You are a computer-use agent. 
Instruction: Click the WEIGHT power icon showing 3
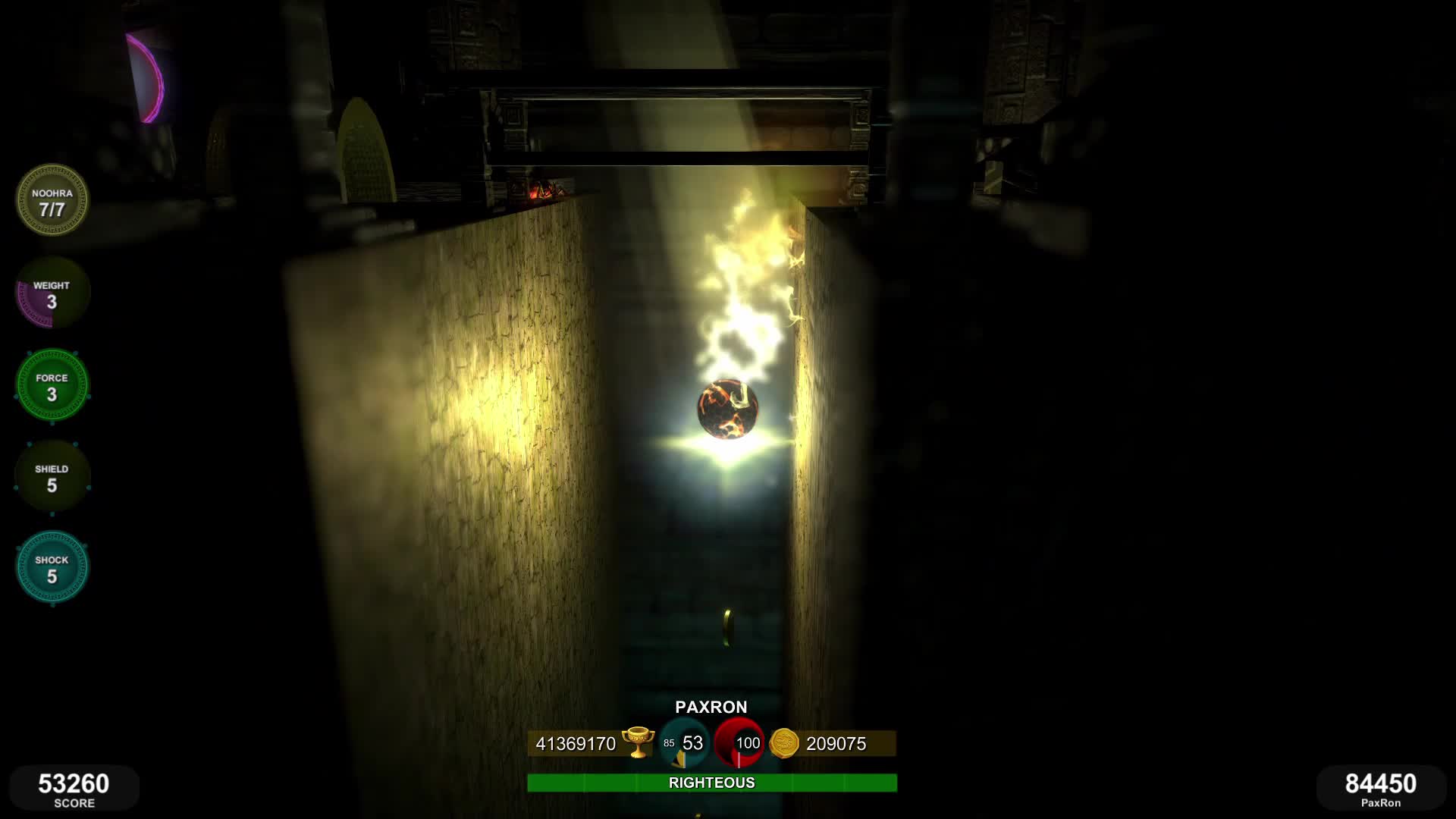pyautogui.click(x=52, y=293)
